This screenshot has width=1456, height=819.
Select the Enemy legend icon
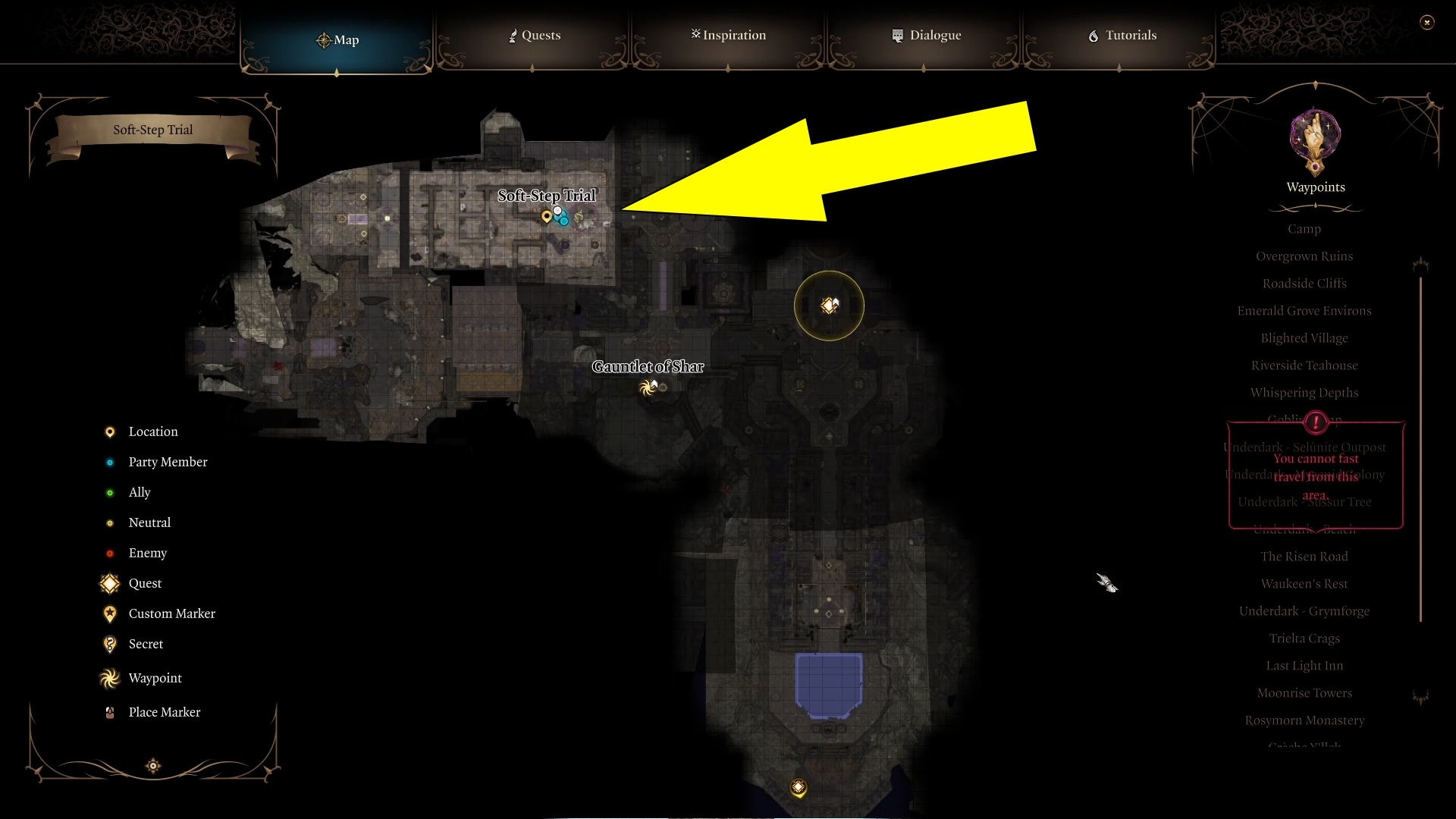click(110, 553)
